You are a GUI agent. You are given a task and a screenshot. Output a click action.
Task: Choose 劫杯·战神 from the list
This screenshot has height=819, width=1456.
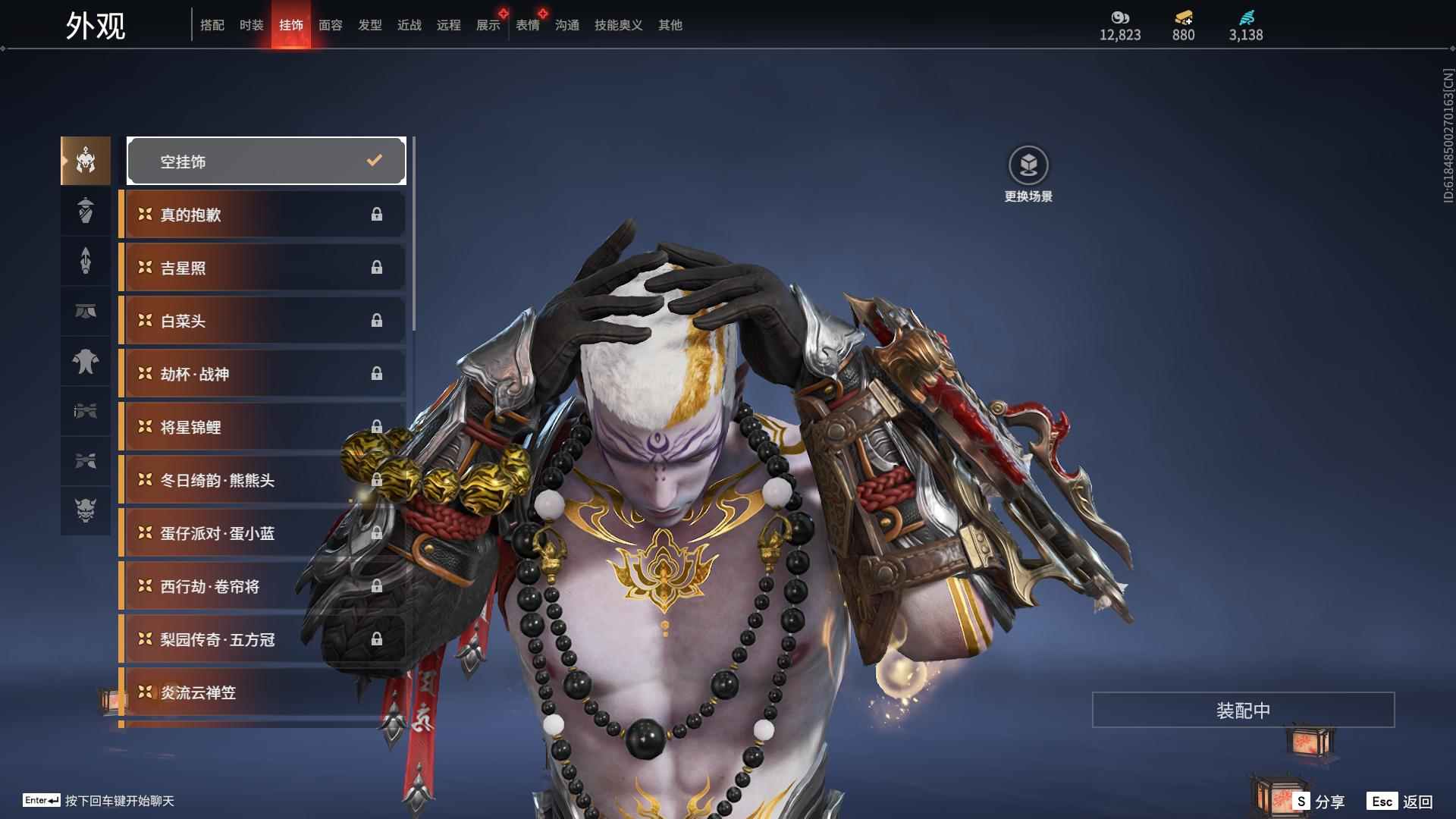tap(262, 374)
